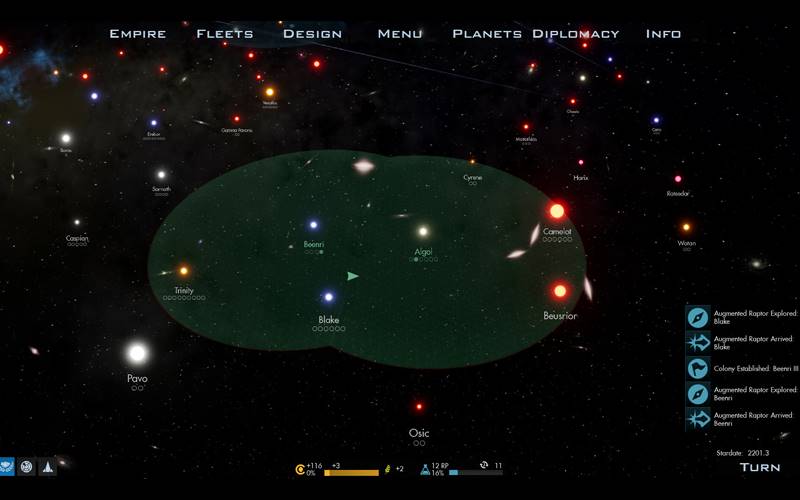The width and height of the screenshot is (800, 500).
Task: Select the Algol star system
Action: point(423,231)
